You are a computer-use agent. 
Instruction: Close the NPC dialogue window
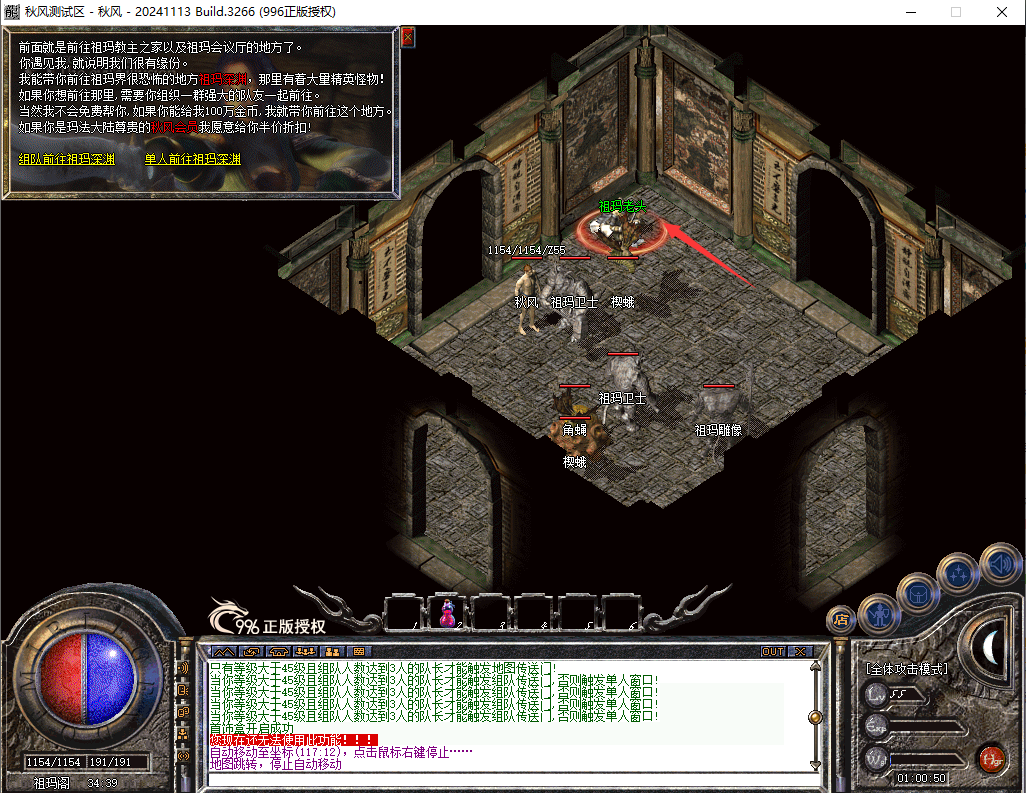[x=407, y=38]
